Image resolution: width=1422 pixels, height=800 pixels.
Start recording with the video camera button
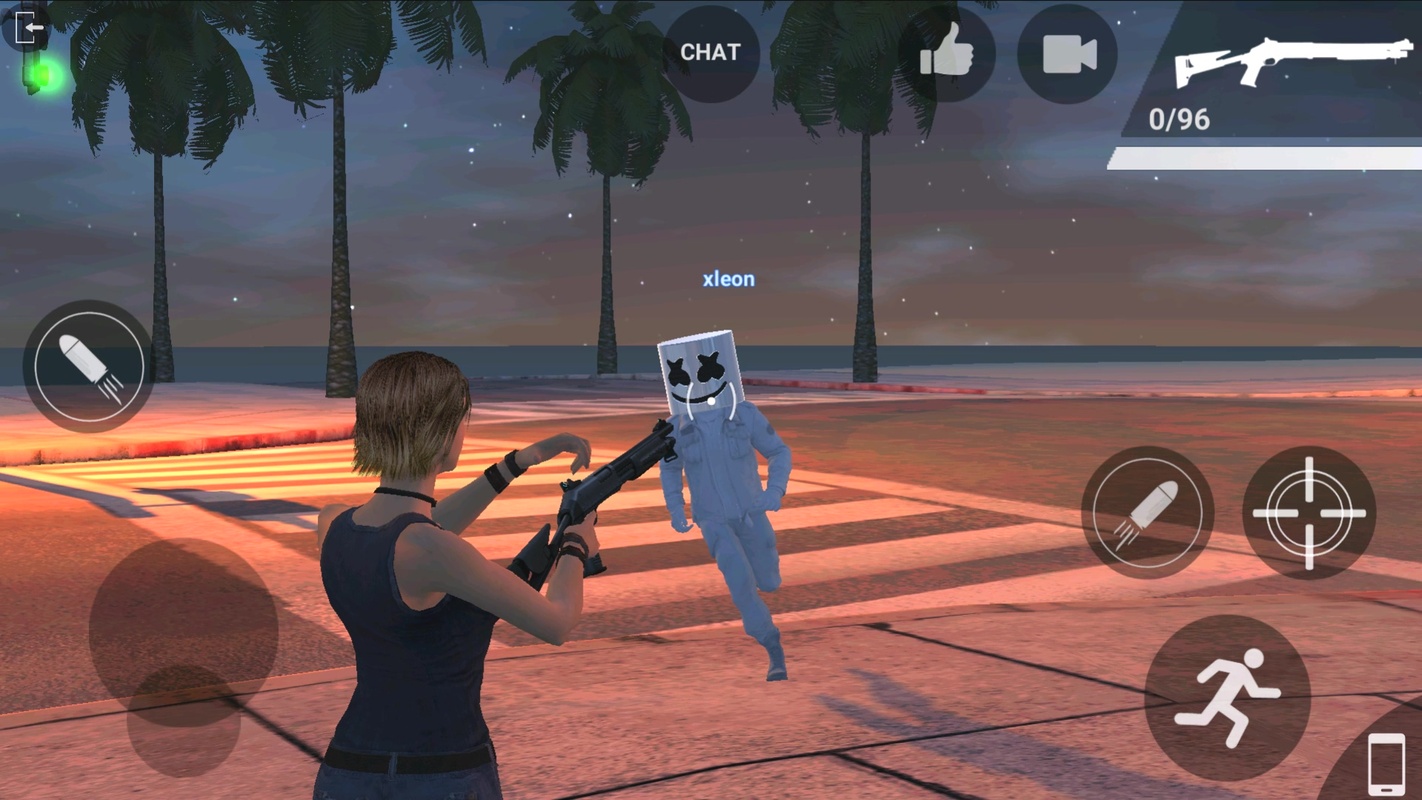click(1067, 54)
